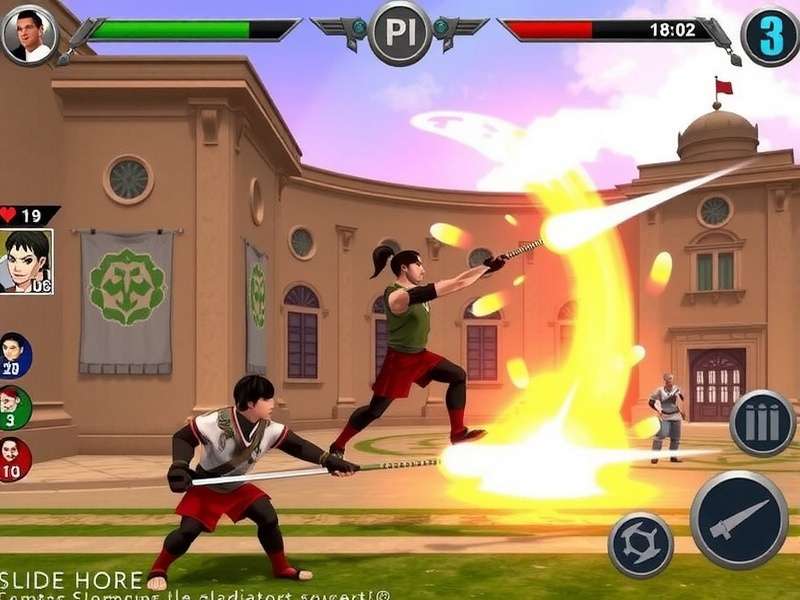Select the PI emblem at top center
The height and width of the screenshot is (600, 800).
tap(400, 31)
